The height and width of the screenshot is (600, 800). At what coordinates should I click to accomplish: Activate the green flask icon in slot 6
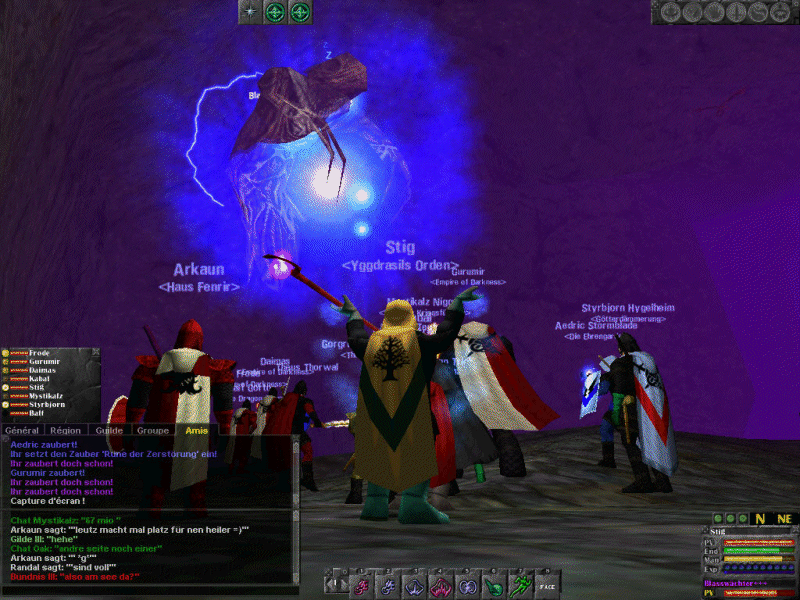tap(493, 585)
